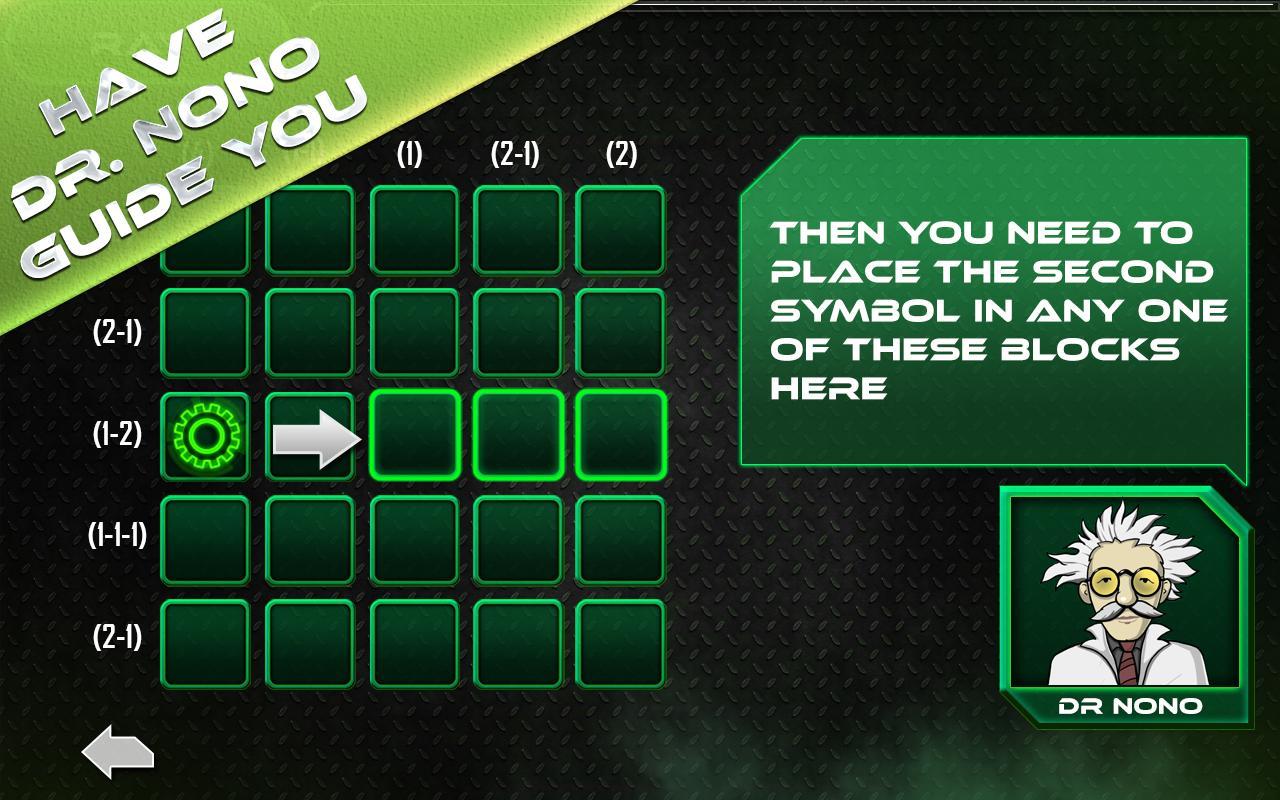This screenshot has width=1280, height=800.
Task: Click the block directly below the gear symbol
Action: click(x=205, y=538)
